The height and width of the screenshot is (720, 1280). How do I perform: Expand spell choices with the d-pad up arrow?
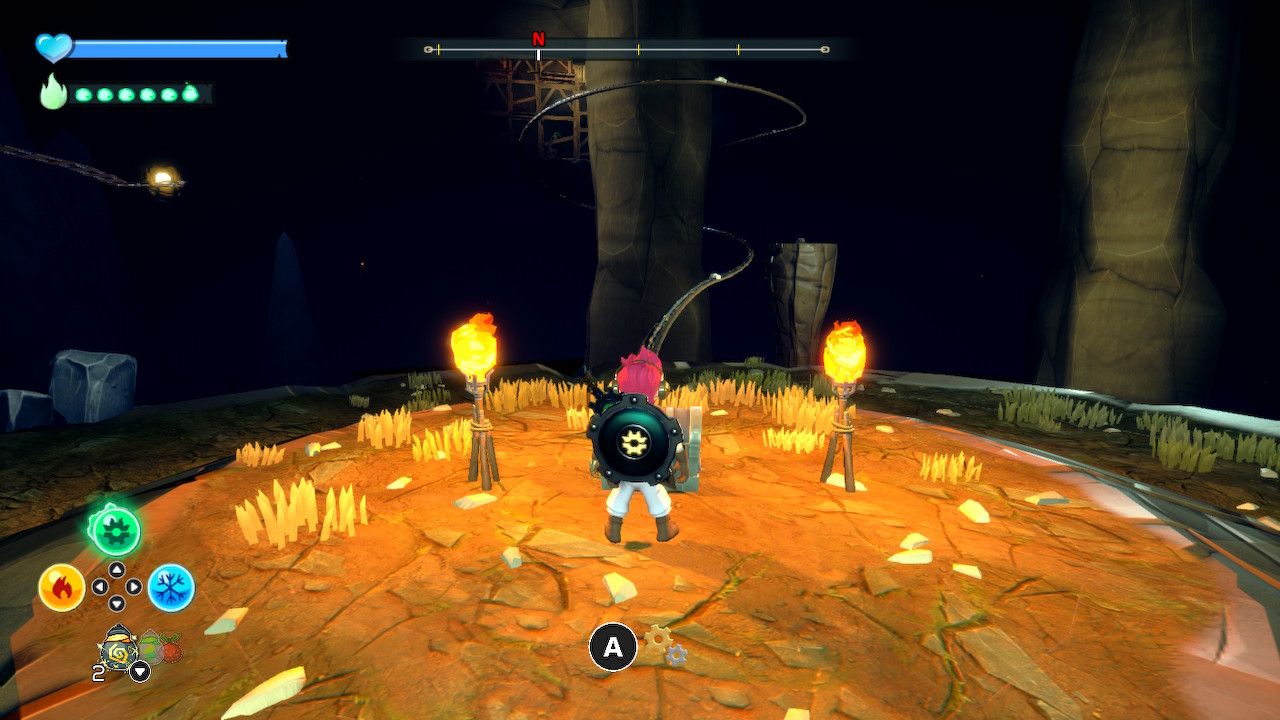tap(116, 570)
